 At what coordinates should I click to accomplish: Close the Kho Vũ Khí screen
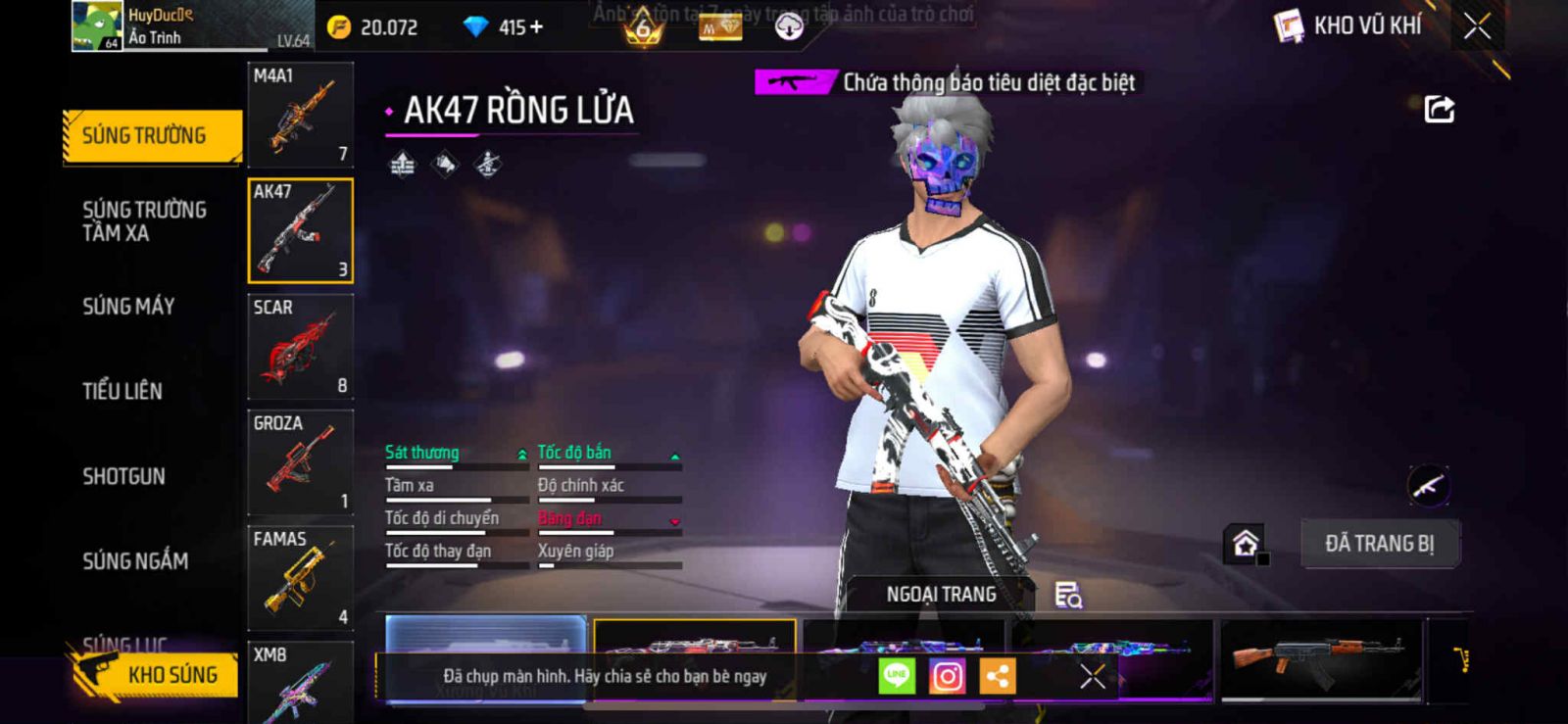[1477, 26]
